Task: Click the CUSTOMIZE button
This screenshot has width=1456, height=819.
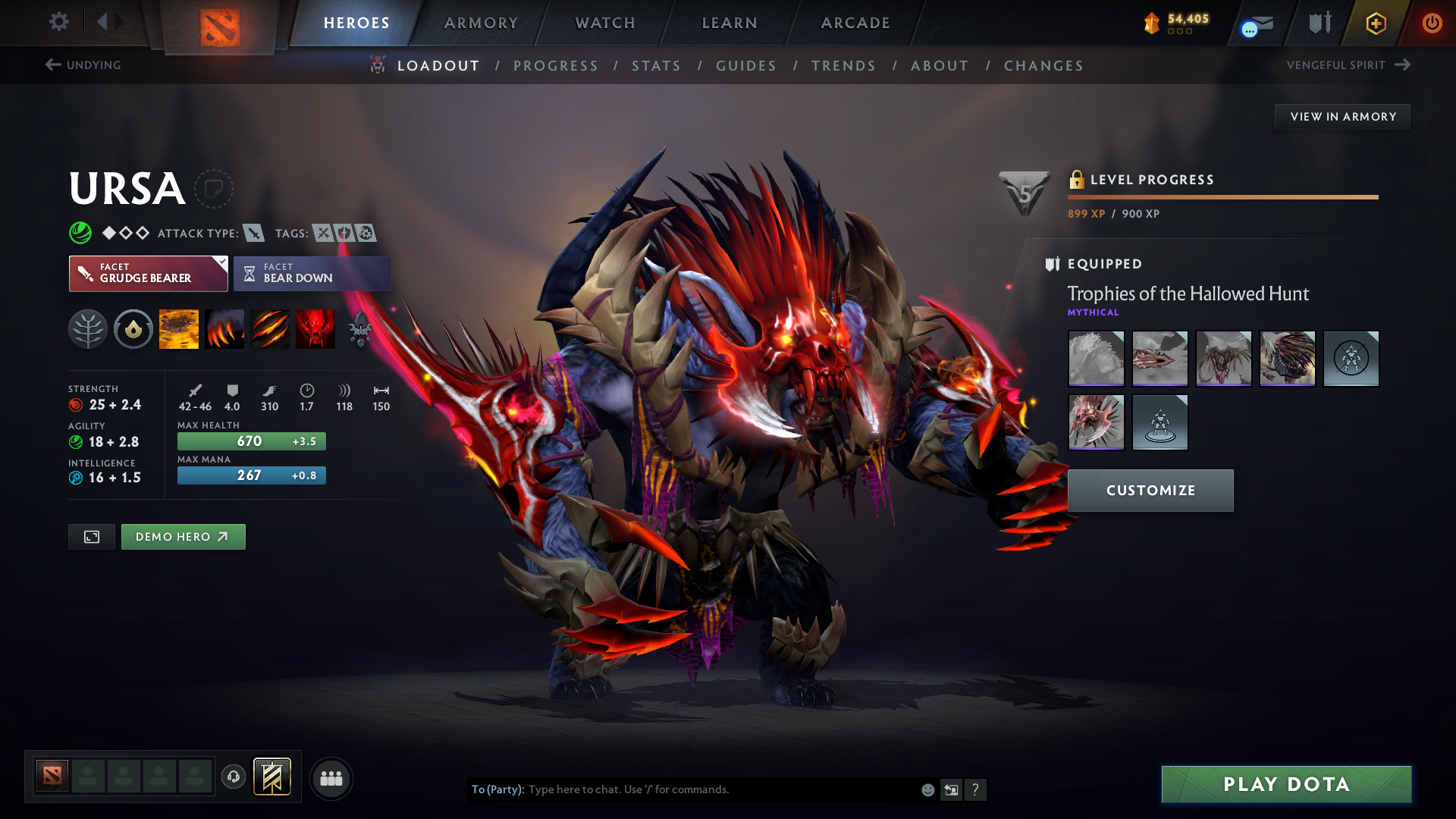Action: point(1150,490)
